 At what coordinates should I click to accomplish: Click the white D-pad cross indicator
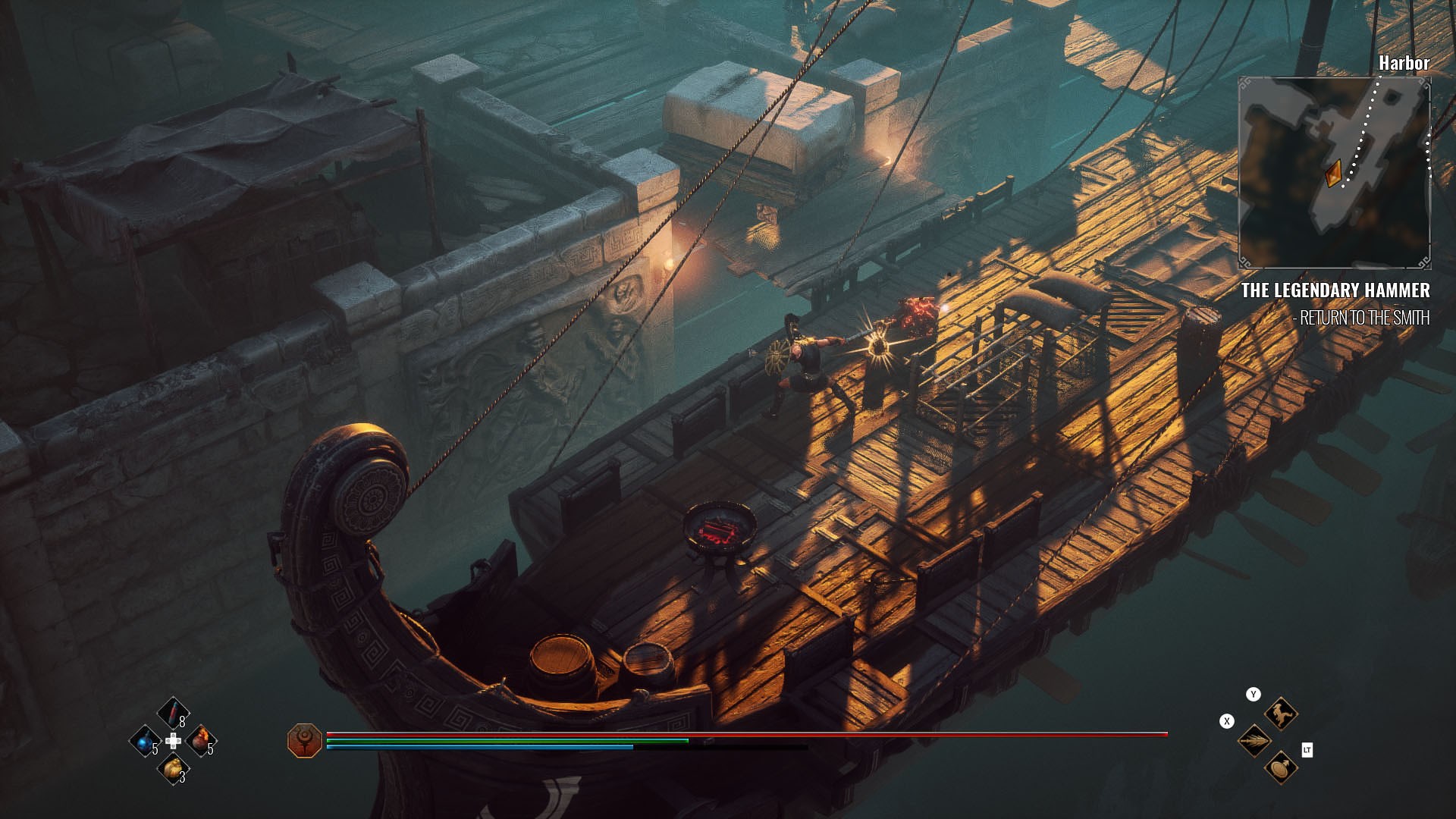click(x=173, y=742)
